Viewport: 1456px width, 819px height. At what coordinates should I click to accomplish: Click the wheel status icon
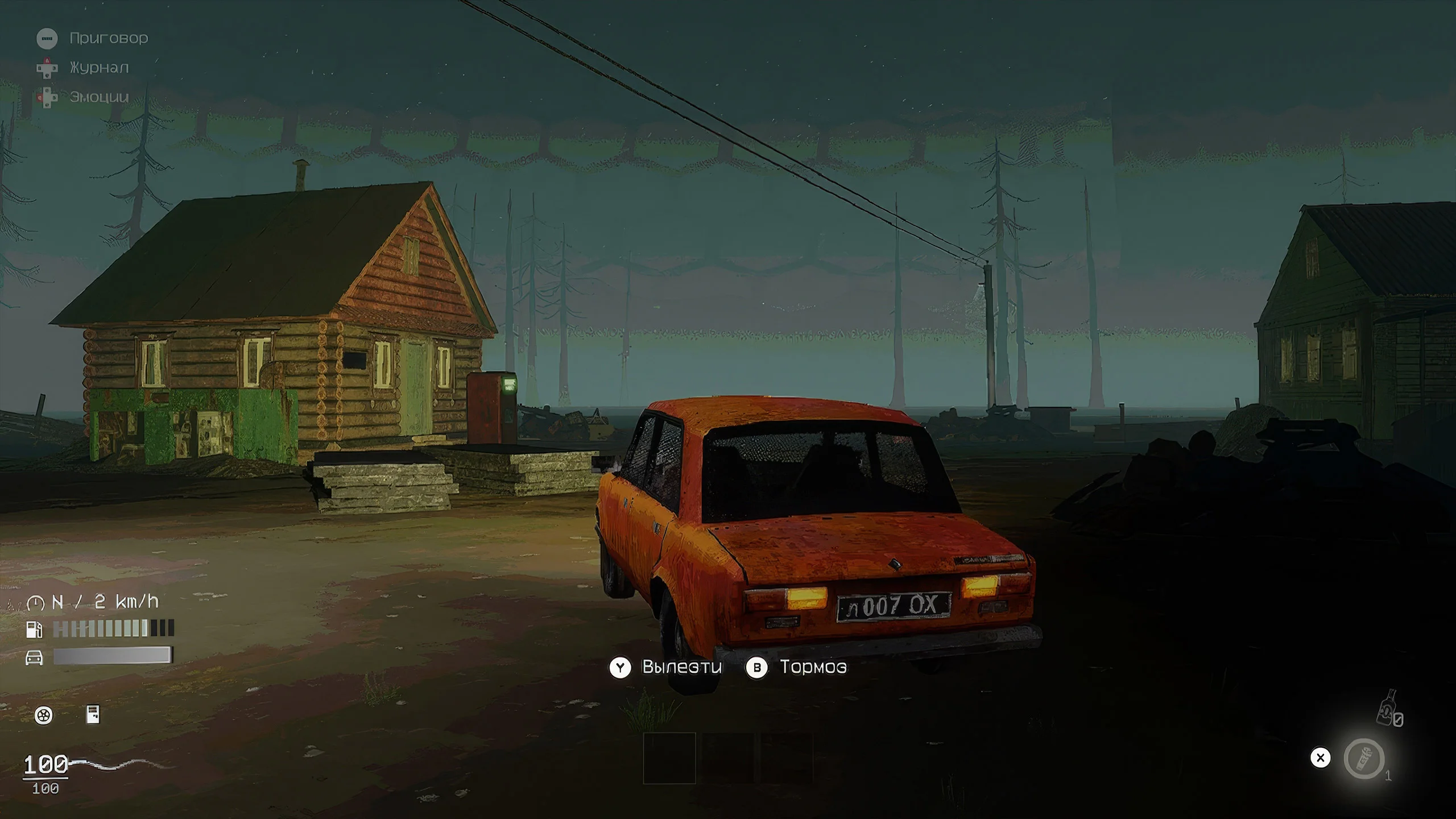(x=44, y=715)
